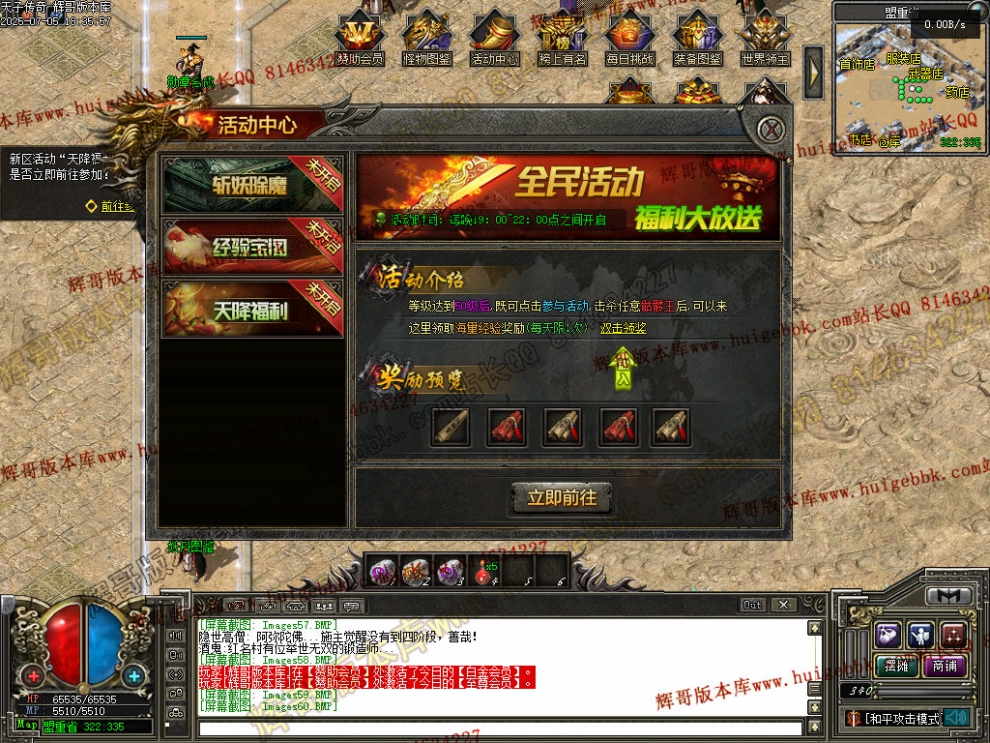
Task: Switch to the 天降福利 activity entry
Action: point(253,309)
